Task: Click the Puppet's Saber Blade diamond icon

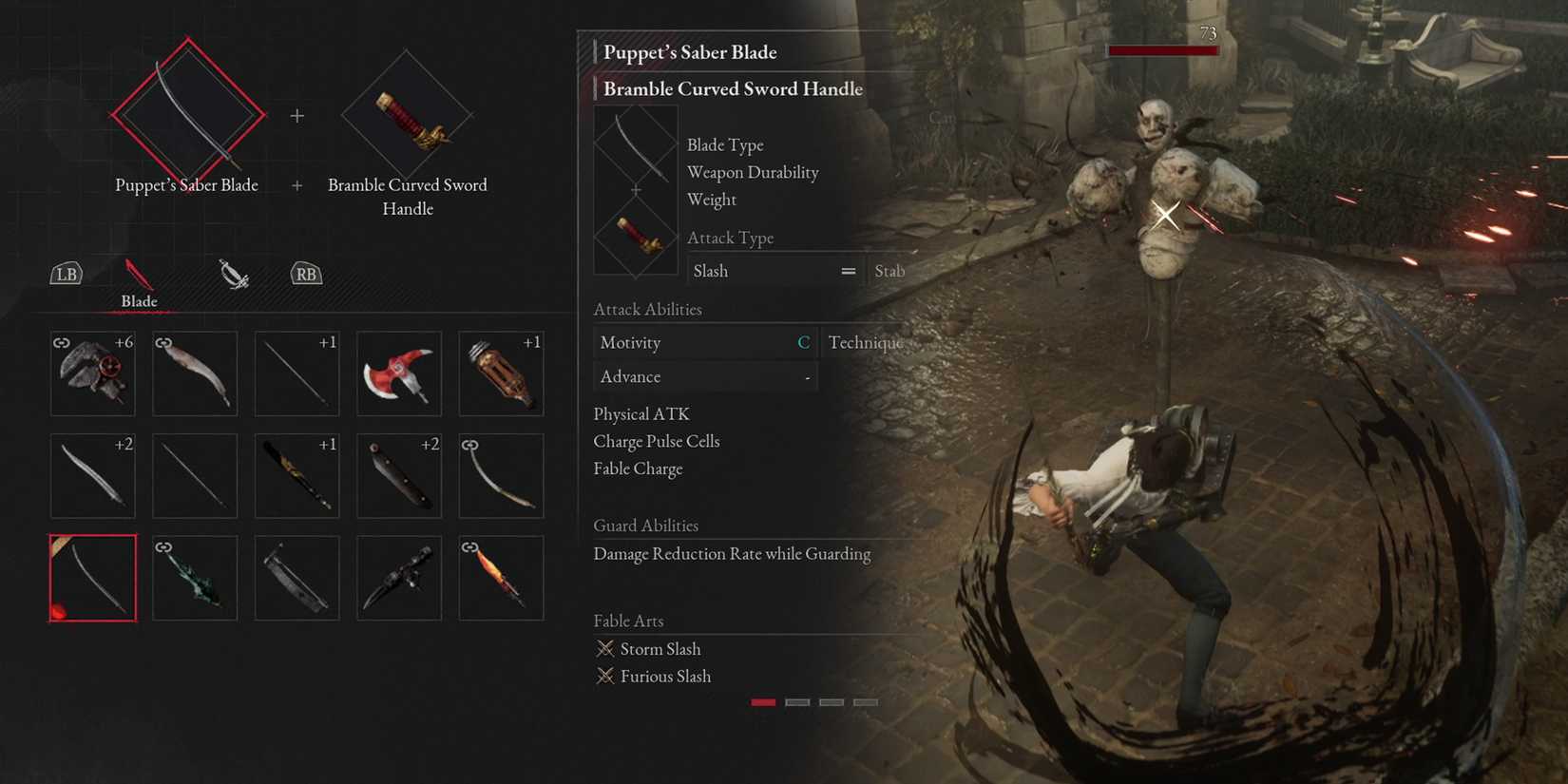Action: pos(186,112)
